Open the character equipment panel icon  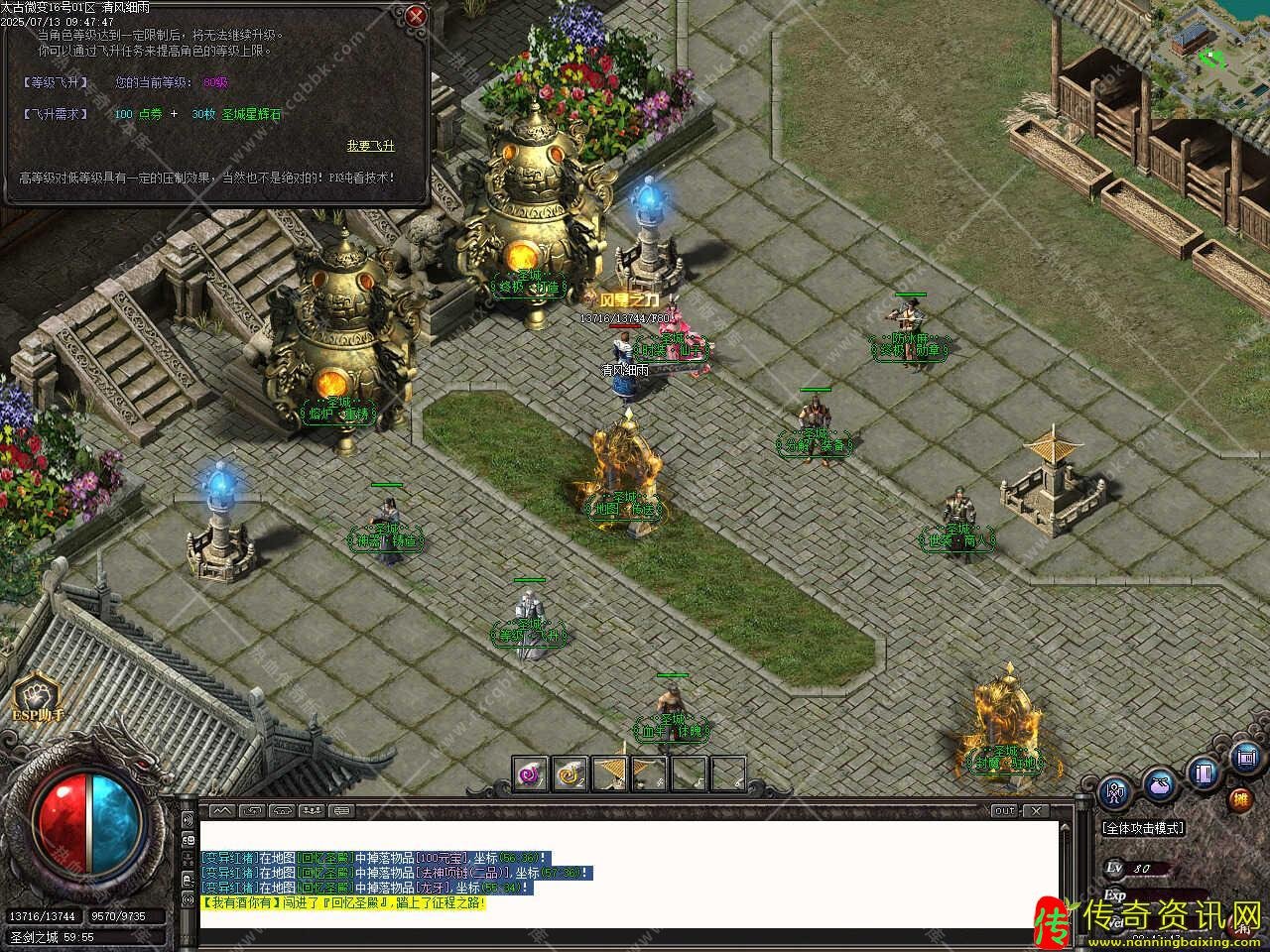[x=1116, y=792]
